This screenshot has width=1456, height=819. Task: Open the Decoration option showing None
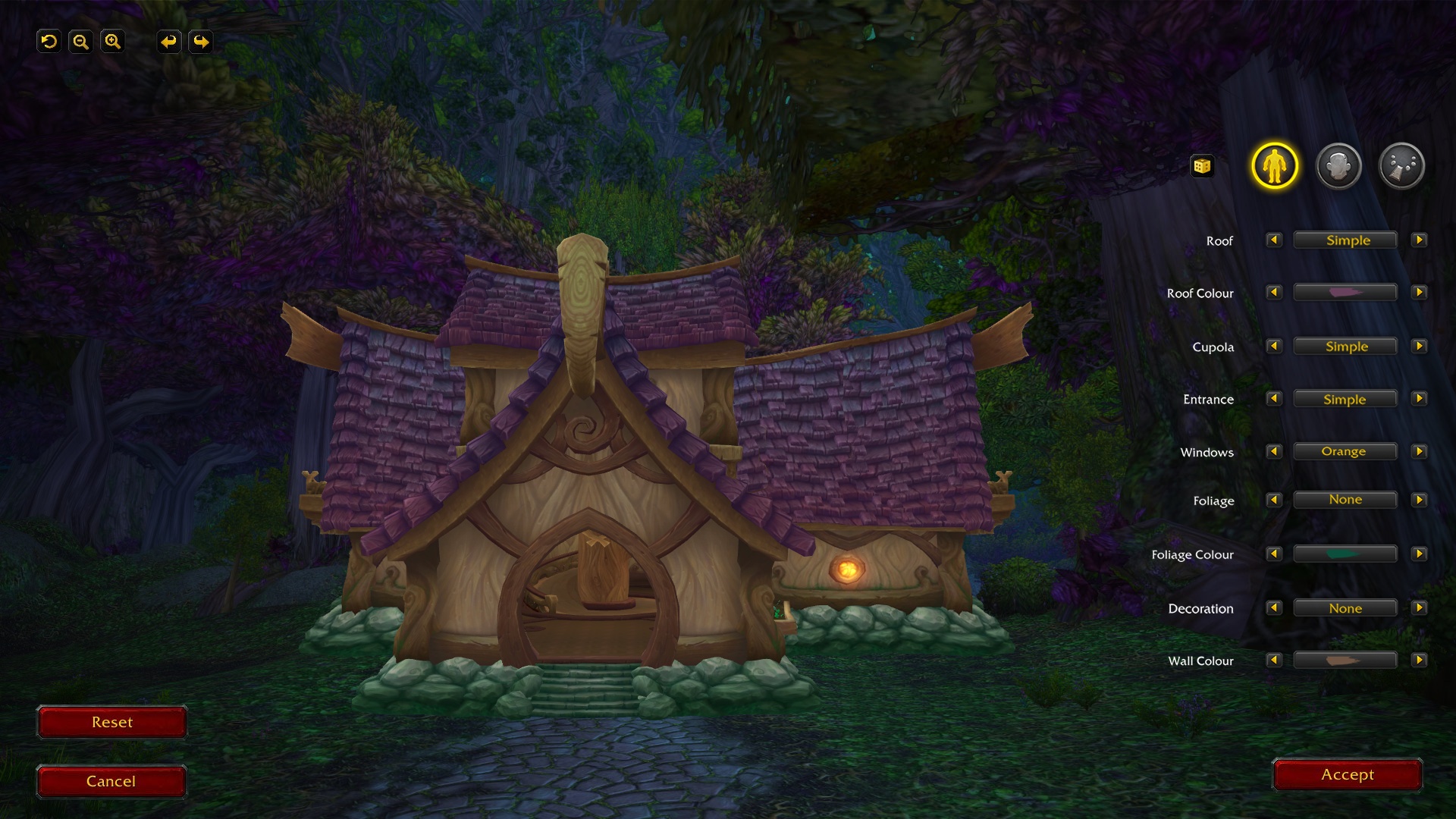[x=1346, y=607]
